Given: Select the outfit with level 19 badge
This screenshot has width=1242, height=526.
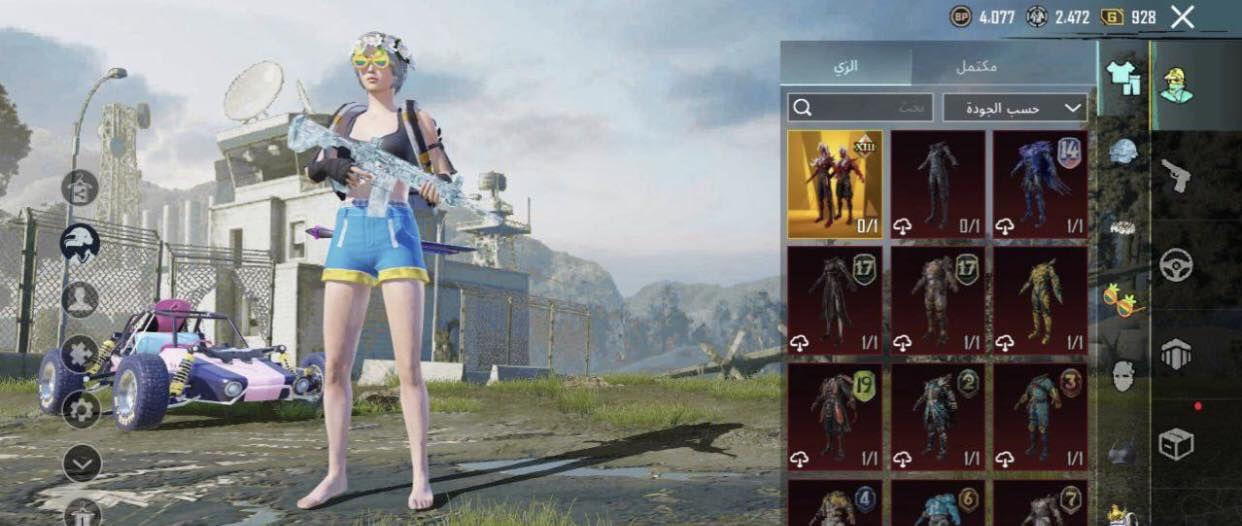Looking at the screenshot, I should point(834,416).
